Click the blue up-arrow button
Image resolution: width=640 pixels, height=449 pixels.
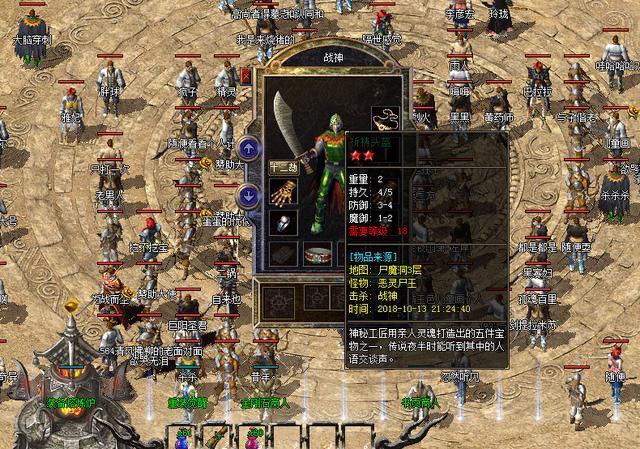250,149
